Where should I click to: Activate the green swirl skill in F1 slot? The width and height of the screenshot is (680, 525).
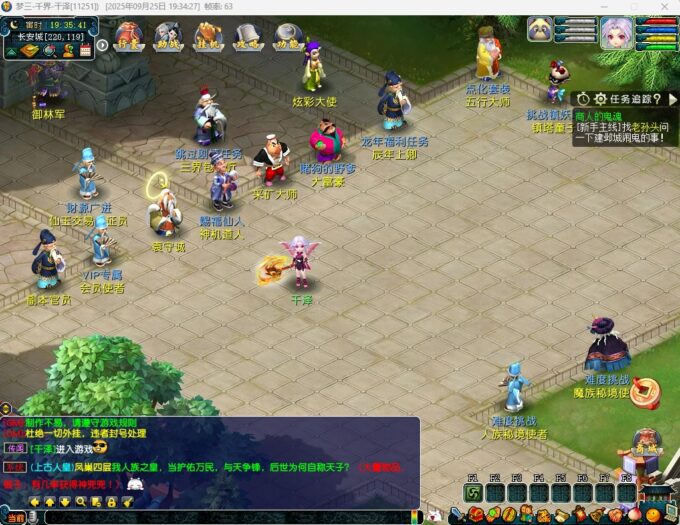(472, 492)
